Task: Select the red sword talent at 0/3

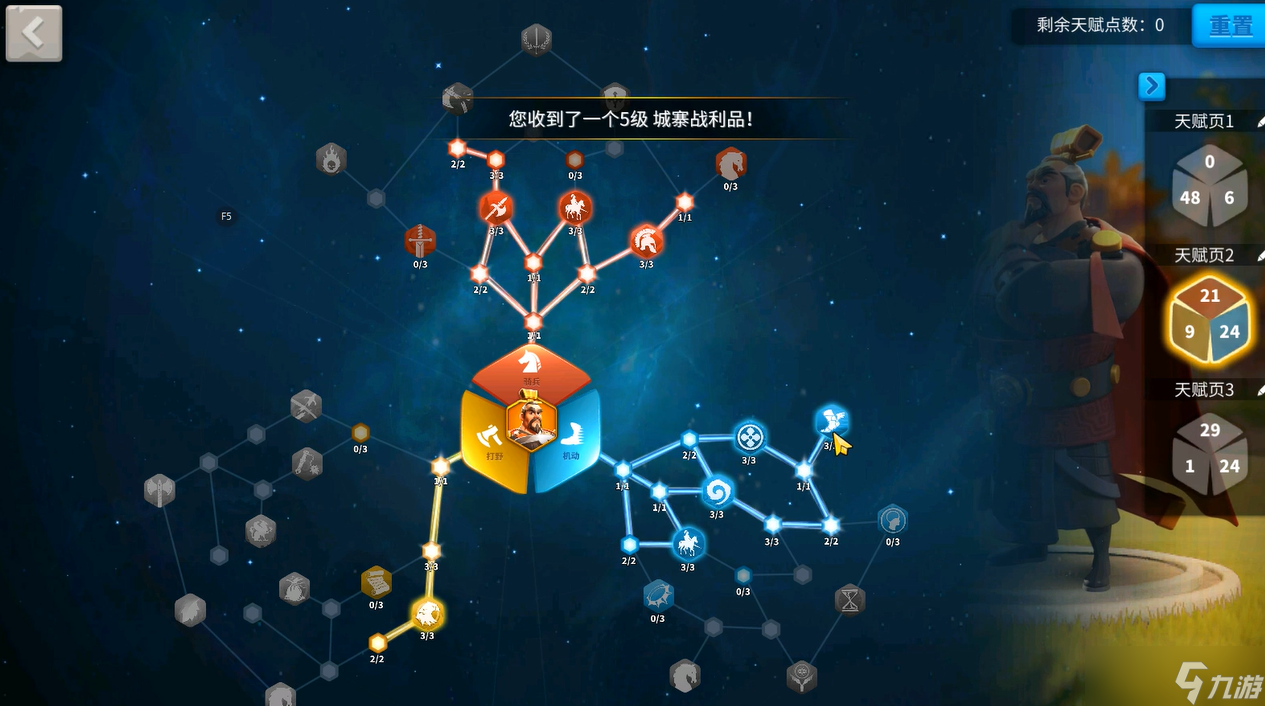Action: (x=420, y=241)
